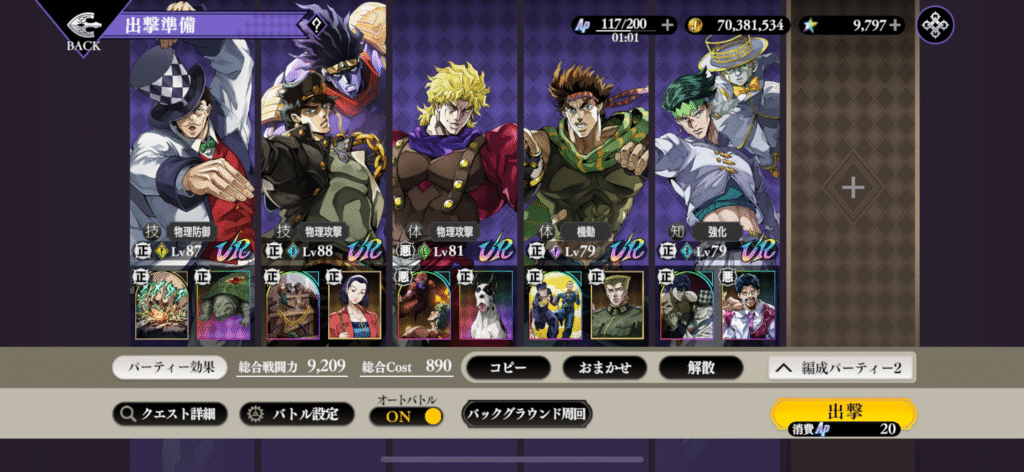Open the ornate menu emblem button

(x=936, y=25)
